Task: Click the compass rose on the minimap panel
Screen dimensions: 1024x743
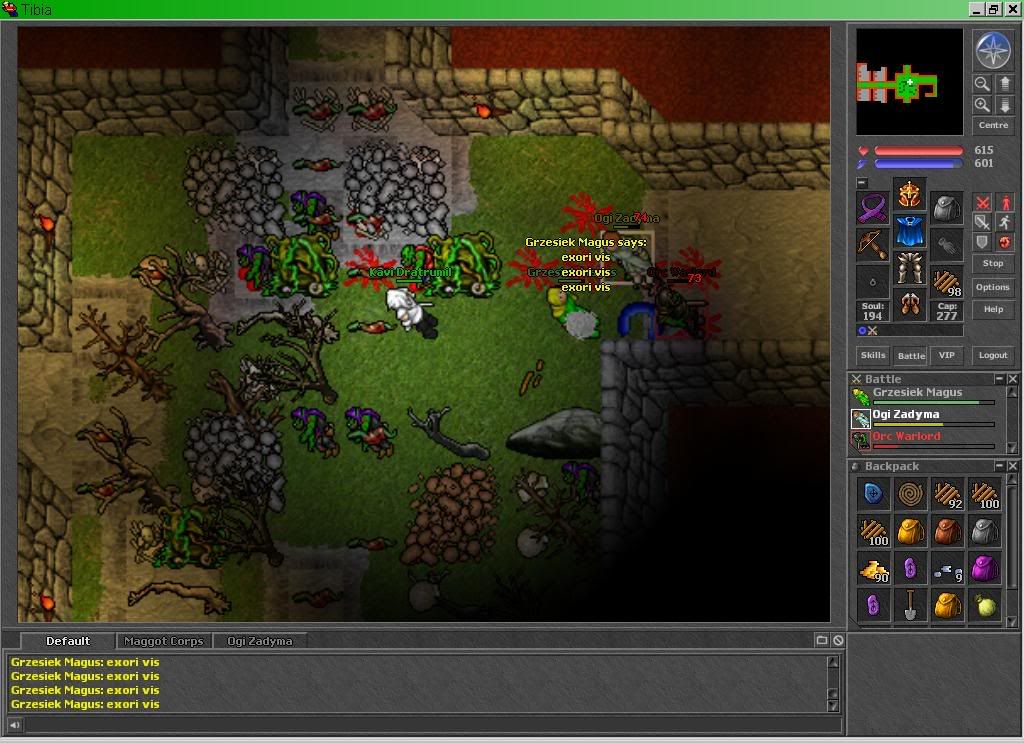Action: pos(993,50)
